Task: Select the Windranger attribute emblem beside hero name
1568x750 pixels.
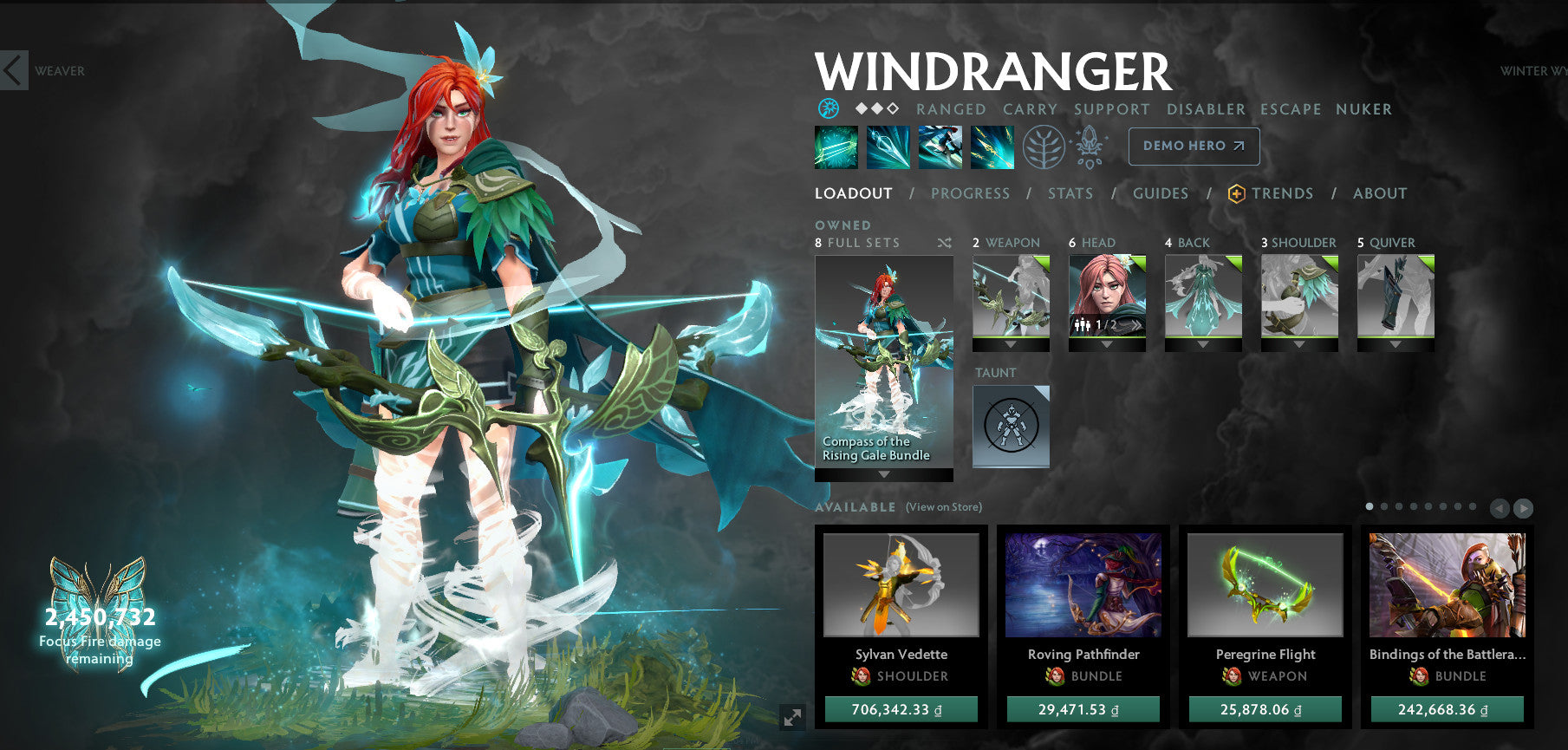Action: [x=830, y=108]
